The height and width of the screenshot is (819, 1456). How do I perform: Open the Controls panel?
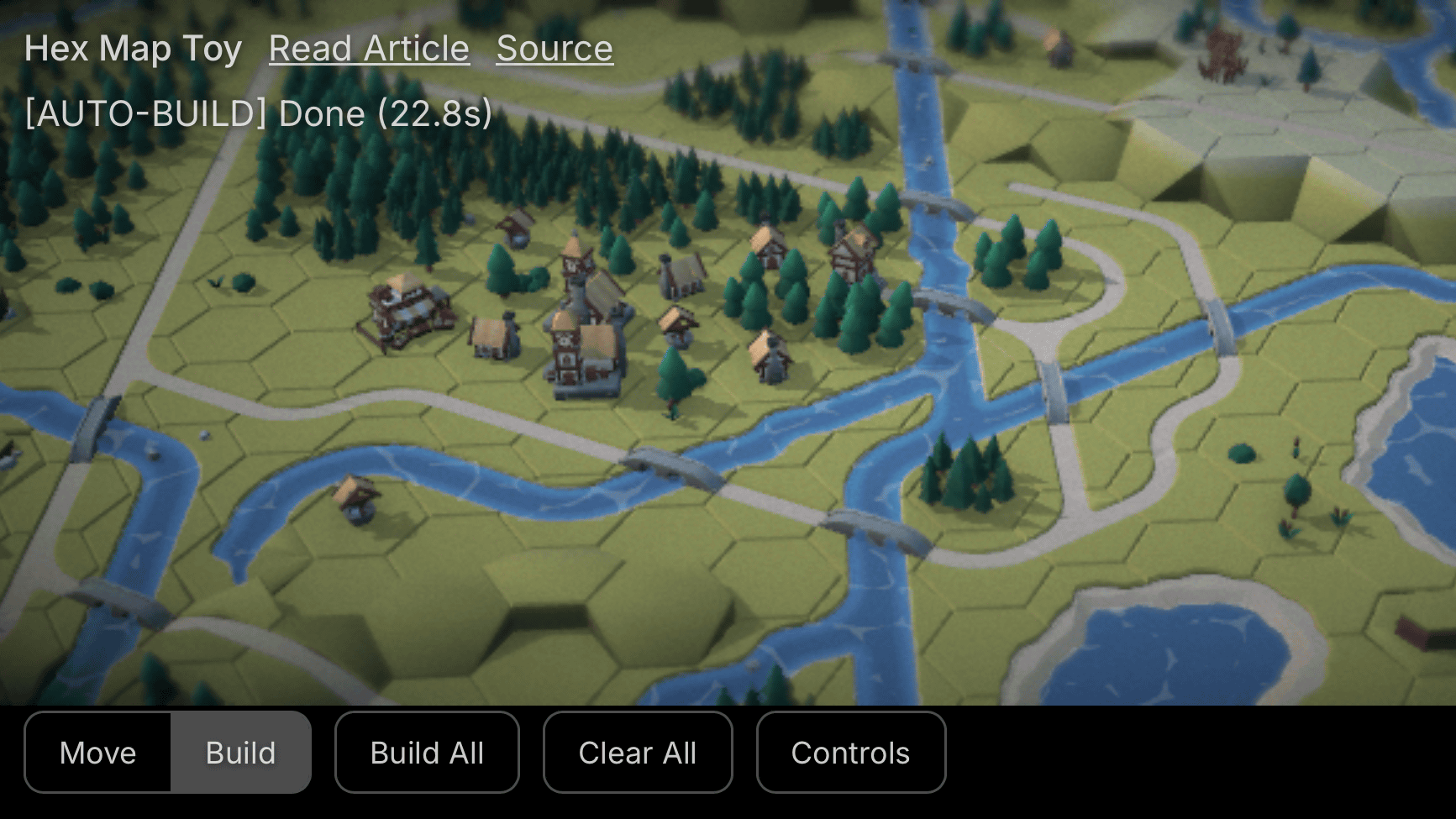tap(850, 753)
